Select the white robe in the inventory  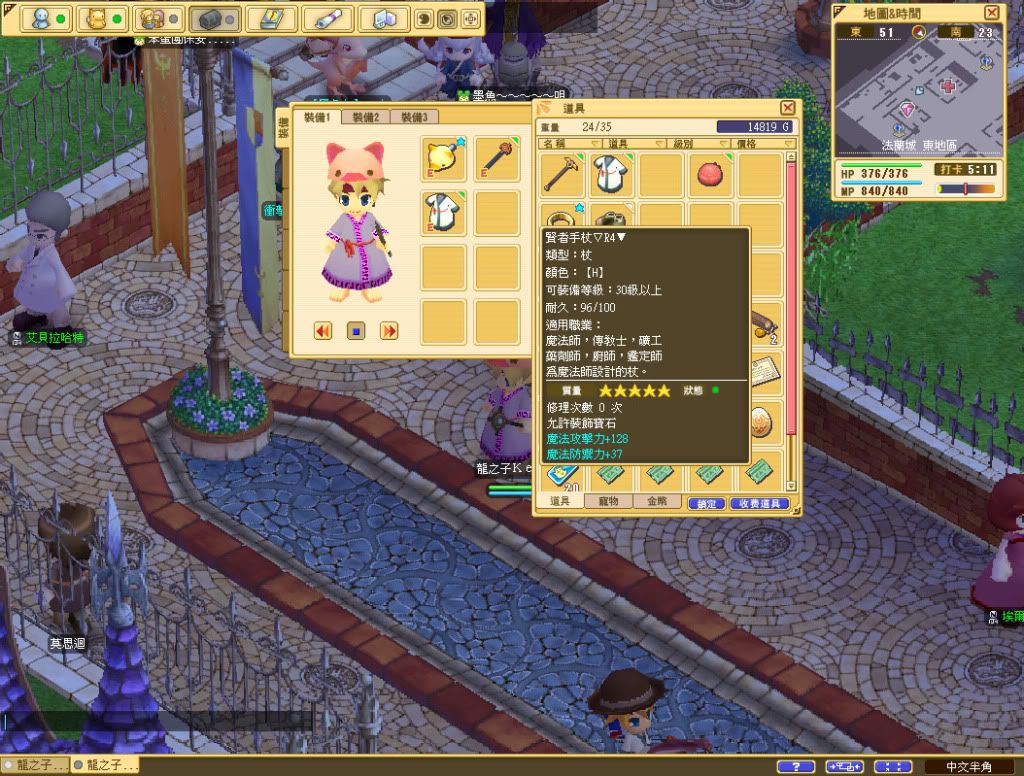612,175
